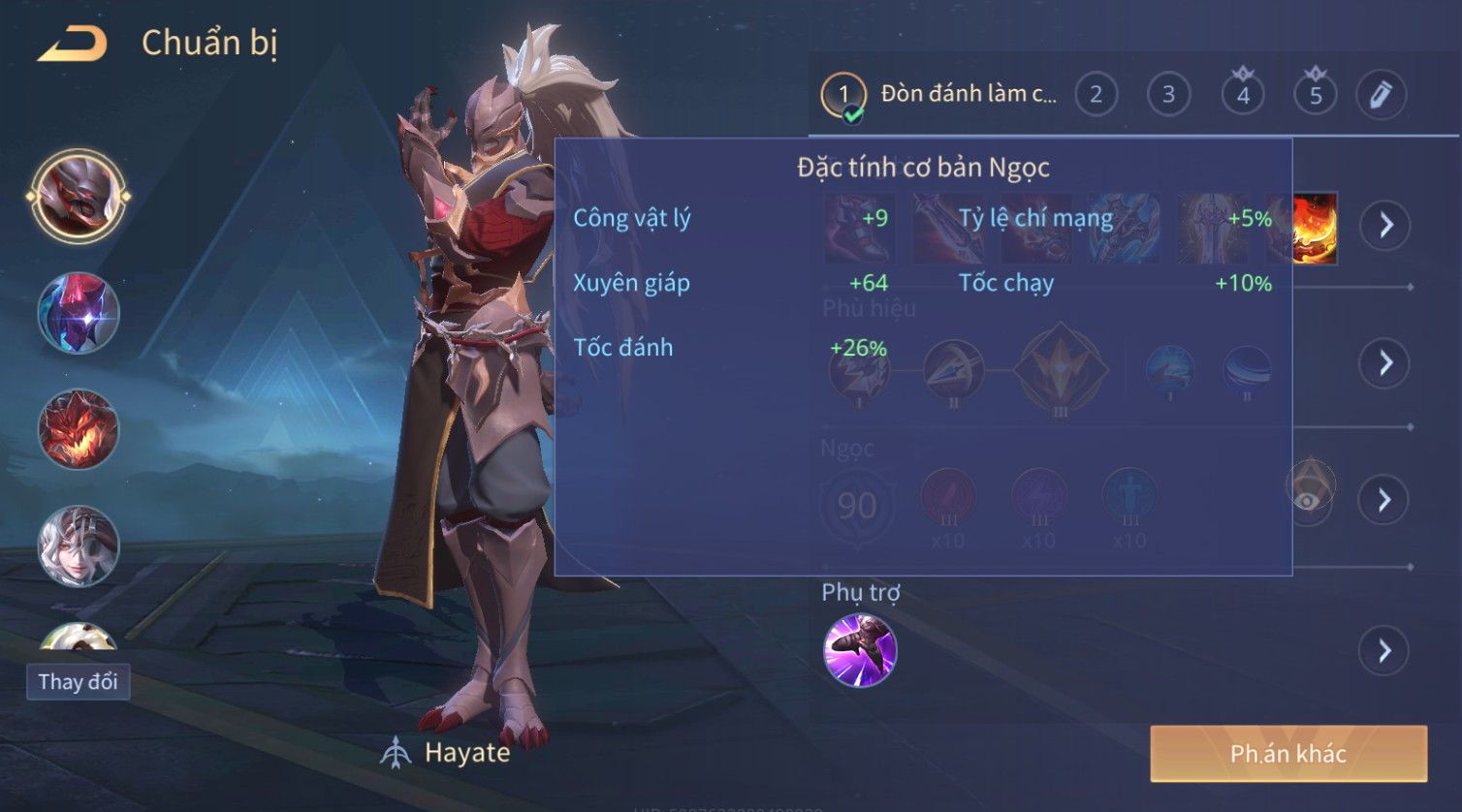Expand the Phụ trợ row arrow

[x=1384, y=650]
